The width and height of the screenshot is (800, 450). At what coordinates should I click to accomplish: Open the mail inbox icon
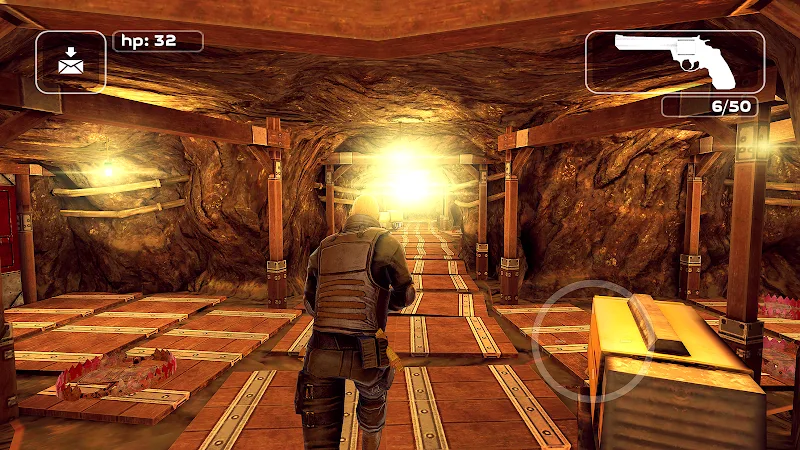(70, 62)
